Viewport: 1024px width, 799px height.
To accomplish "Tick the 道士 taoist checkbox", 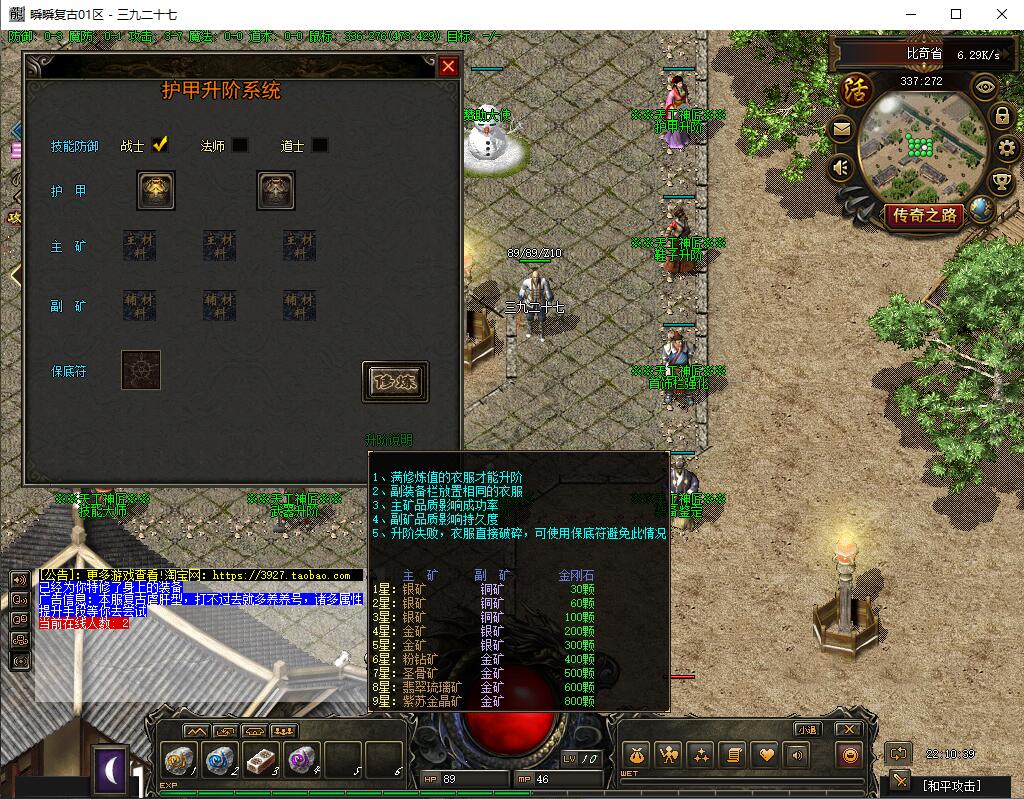I will point(320,145).
